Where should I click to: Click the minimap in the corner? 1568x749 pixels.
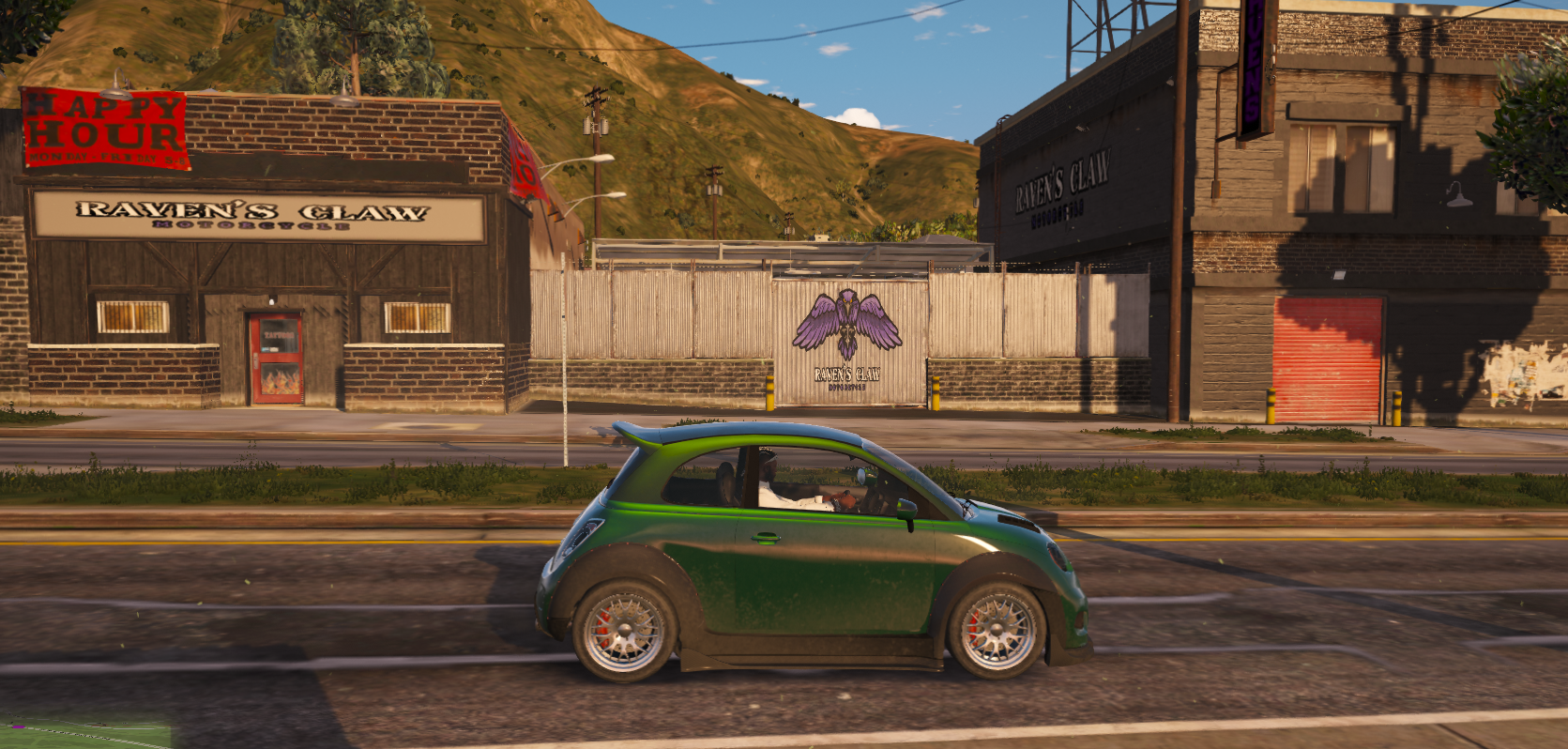point(84,734)
